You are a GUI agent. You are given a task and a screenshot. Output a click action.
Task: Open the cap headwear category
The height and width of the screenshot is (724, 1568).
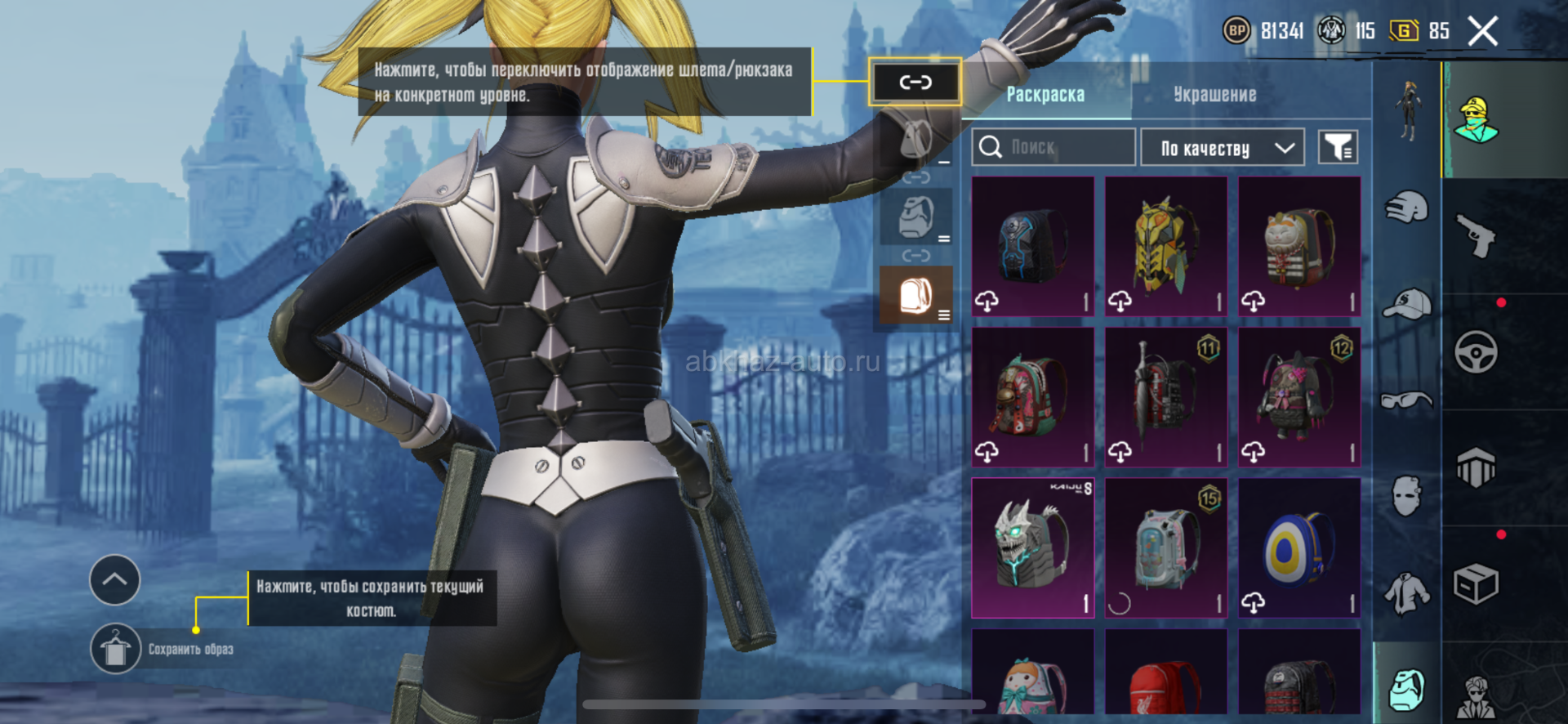[1407, 304]
